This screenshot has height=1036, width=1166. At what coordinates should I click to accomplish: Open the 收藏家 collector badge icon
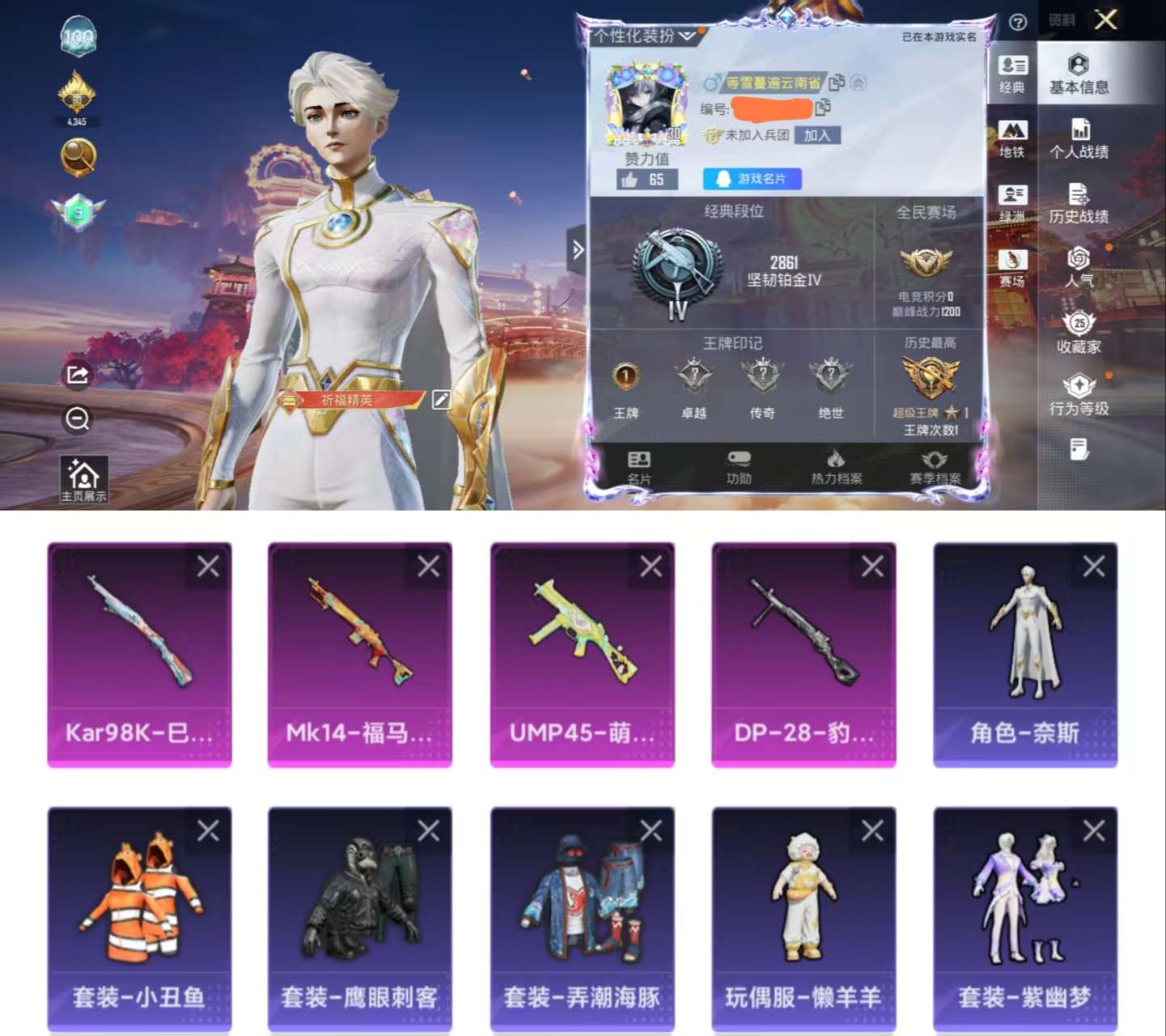1079,332
